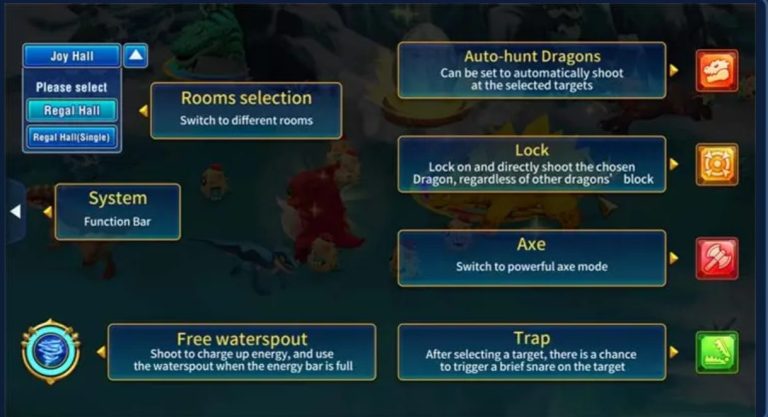
Task: Expand the System function bar side arrow
Action: pos(15,211)
